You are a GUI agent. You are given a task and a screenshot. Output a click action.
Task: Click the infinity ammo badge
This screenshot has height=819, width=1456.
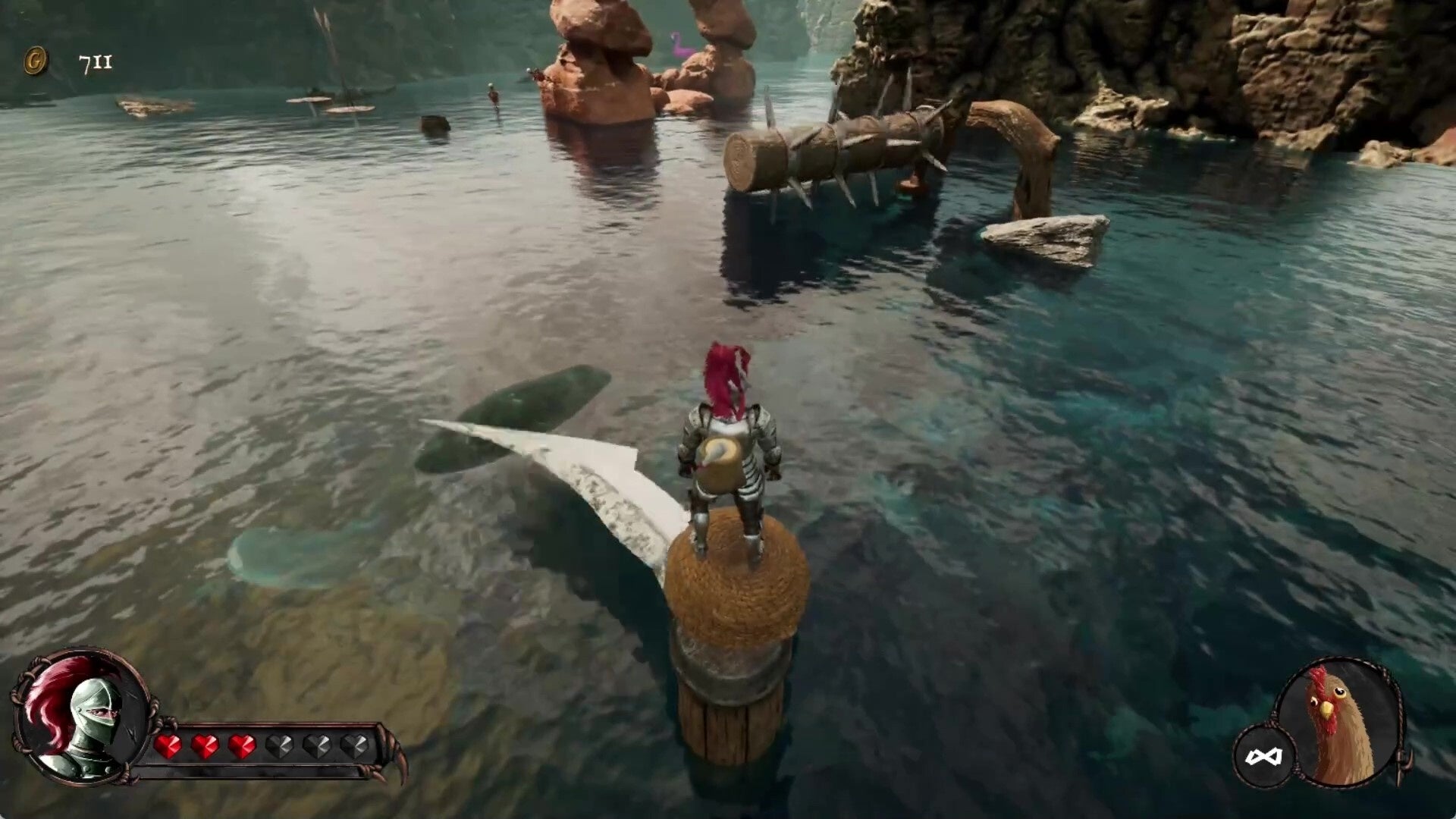point(1263,756)
